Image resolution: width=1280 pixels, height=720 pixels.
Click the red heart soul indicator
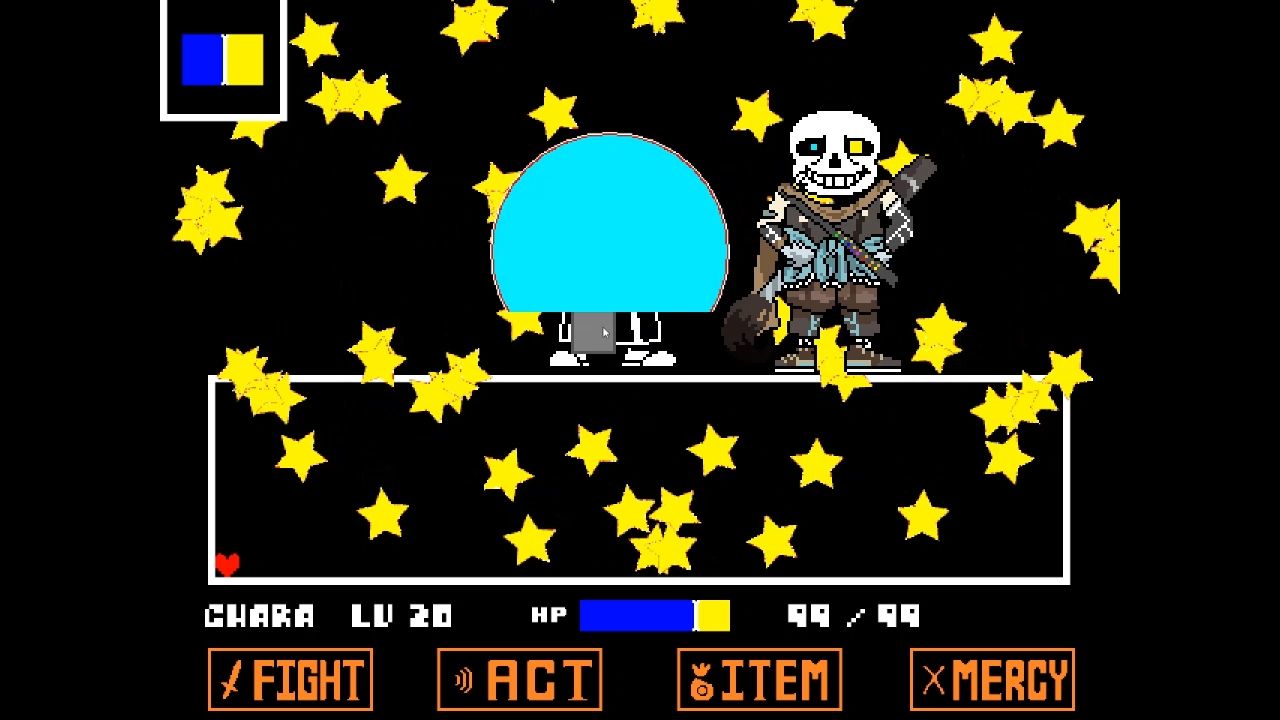click(227, 563)
